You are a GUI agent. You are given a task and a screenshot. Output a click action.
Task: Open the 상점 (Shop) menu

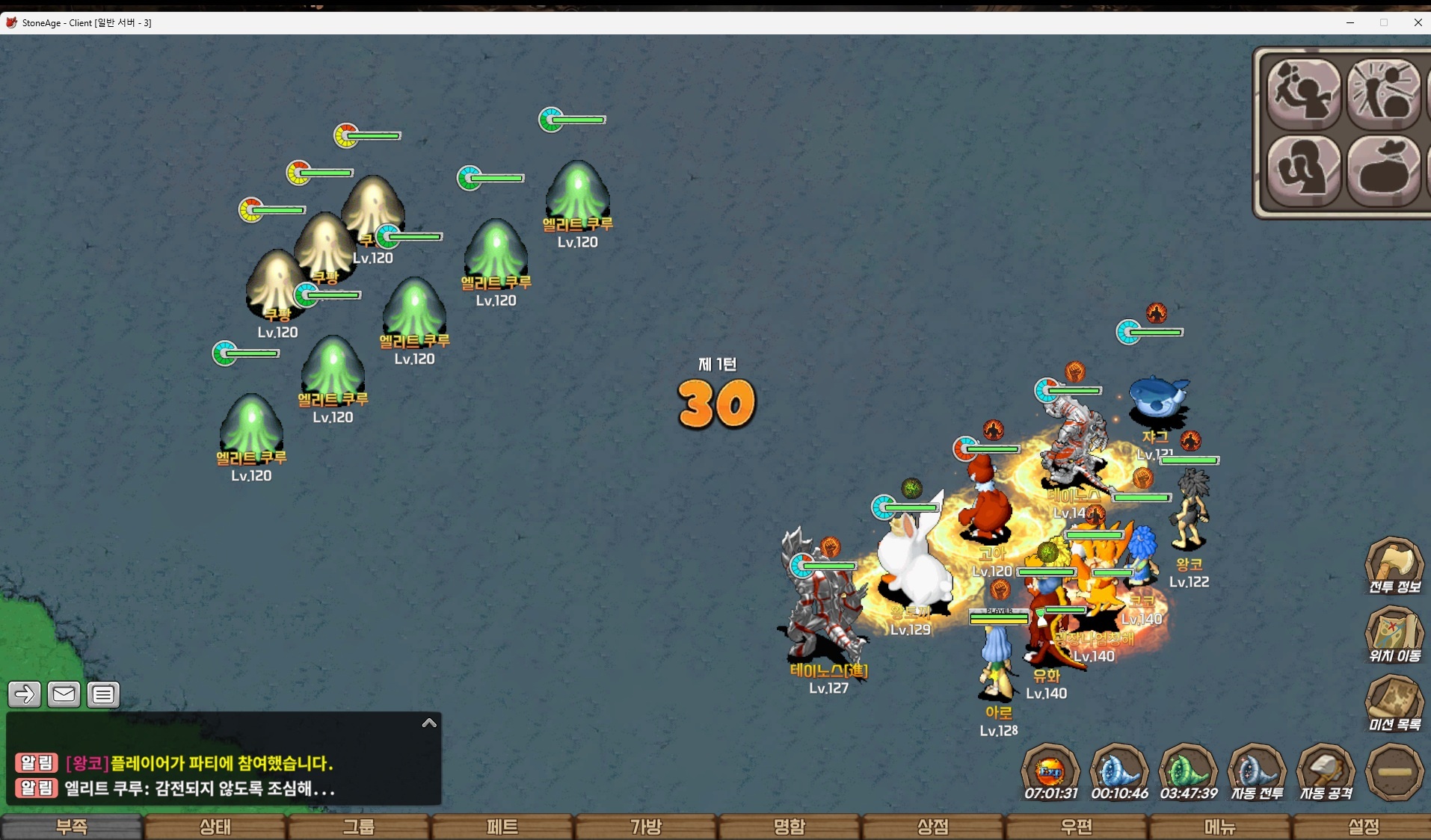[x=933, y=827]
